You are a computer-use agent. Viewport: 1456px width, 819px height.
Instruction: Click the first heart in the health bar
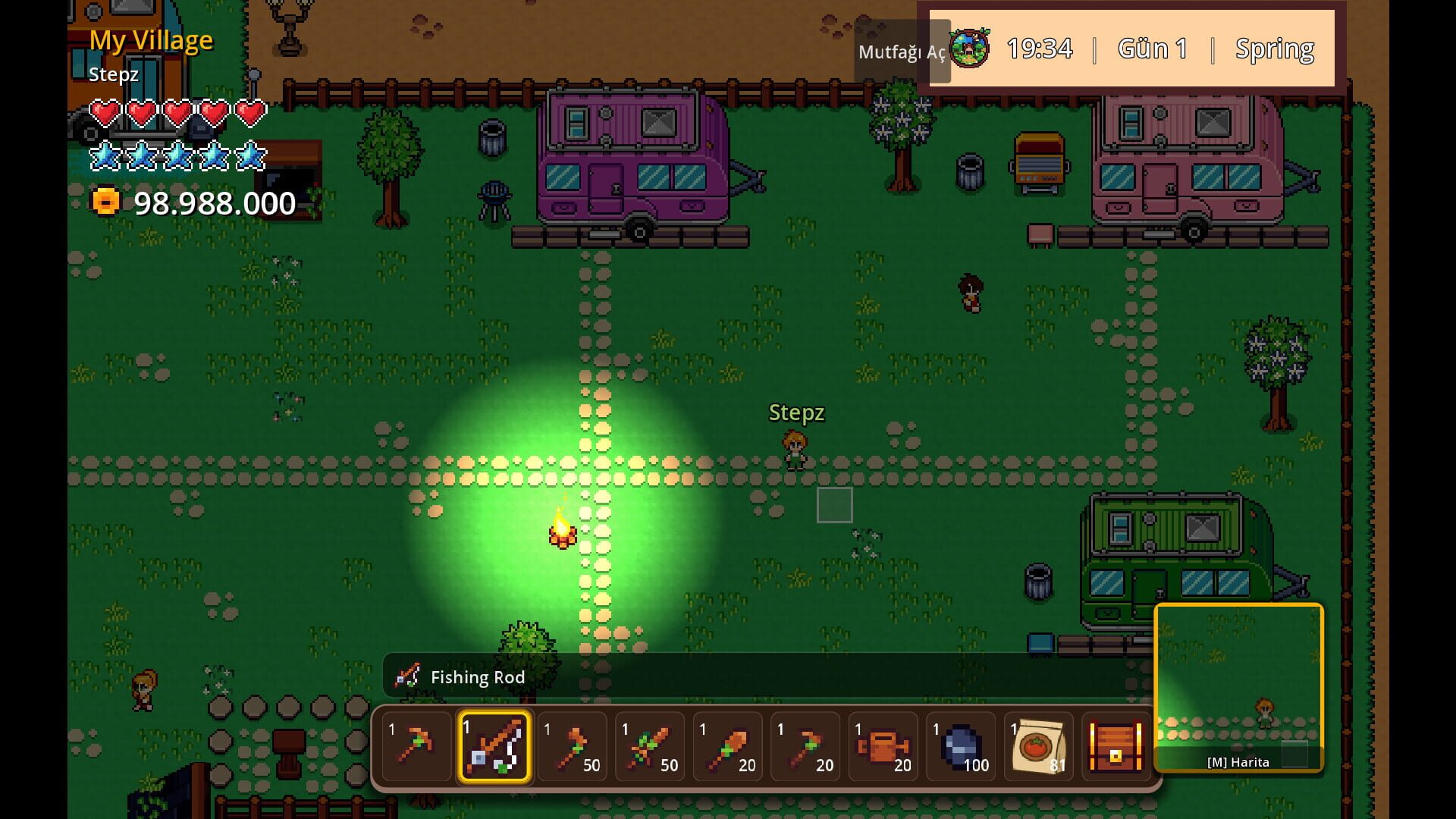tap(105, 111)
